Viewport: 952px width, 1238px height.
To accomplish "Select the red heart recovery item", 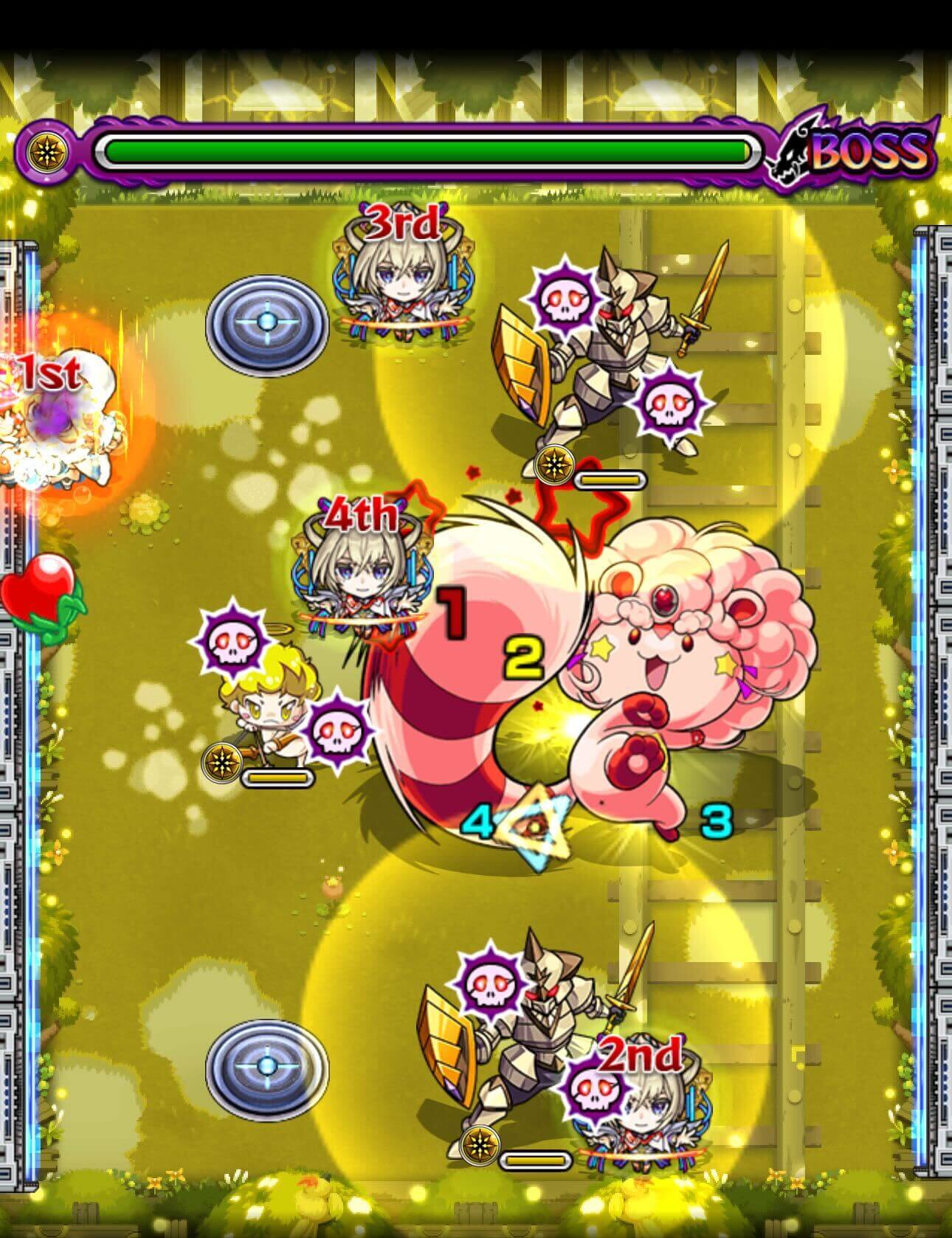I will pyautogui.click(x=35, y=590).
